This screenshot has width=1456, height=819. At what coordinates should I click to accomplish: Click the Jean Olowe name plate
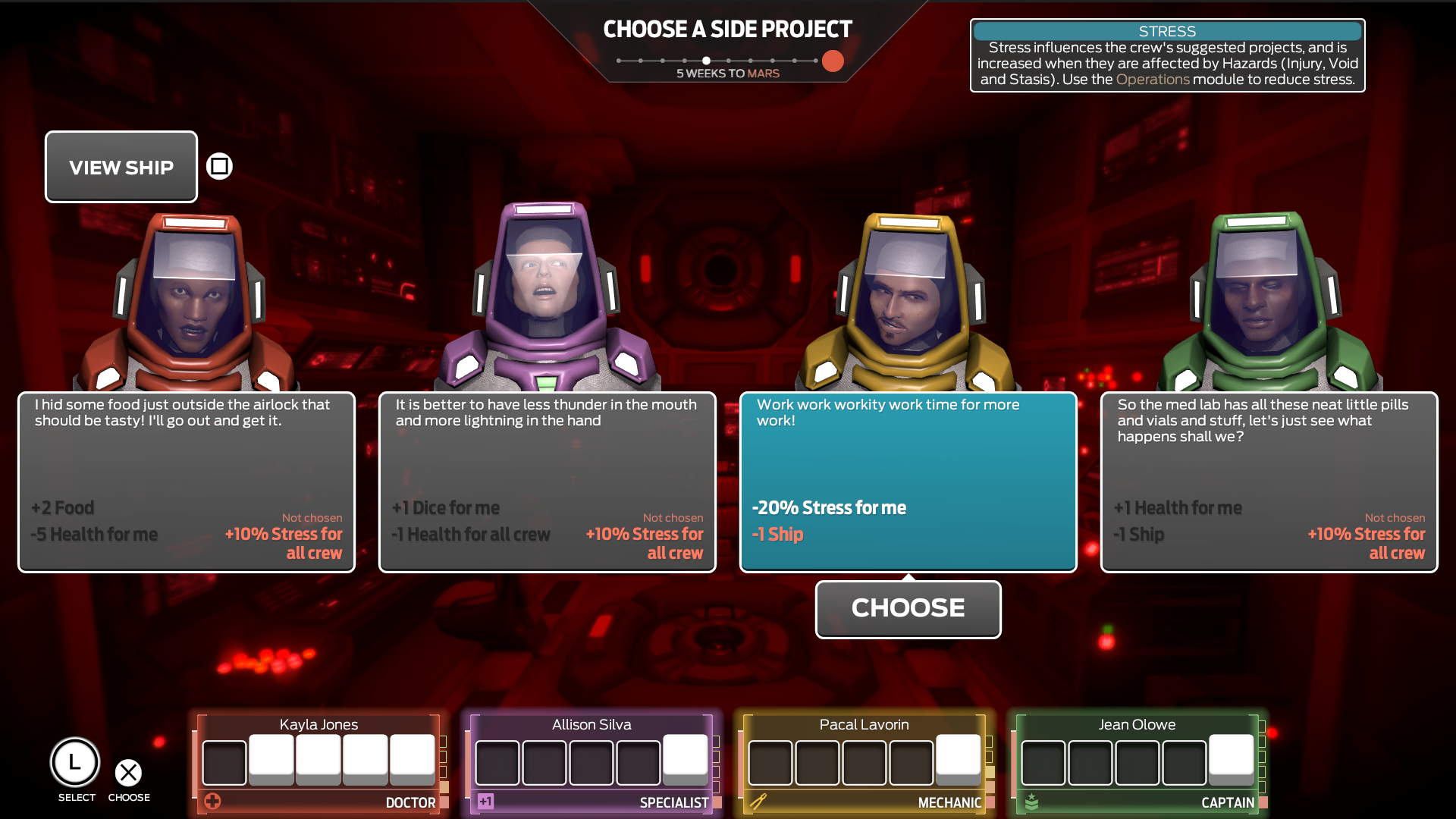[x=1136, y=724]
